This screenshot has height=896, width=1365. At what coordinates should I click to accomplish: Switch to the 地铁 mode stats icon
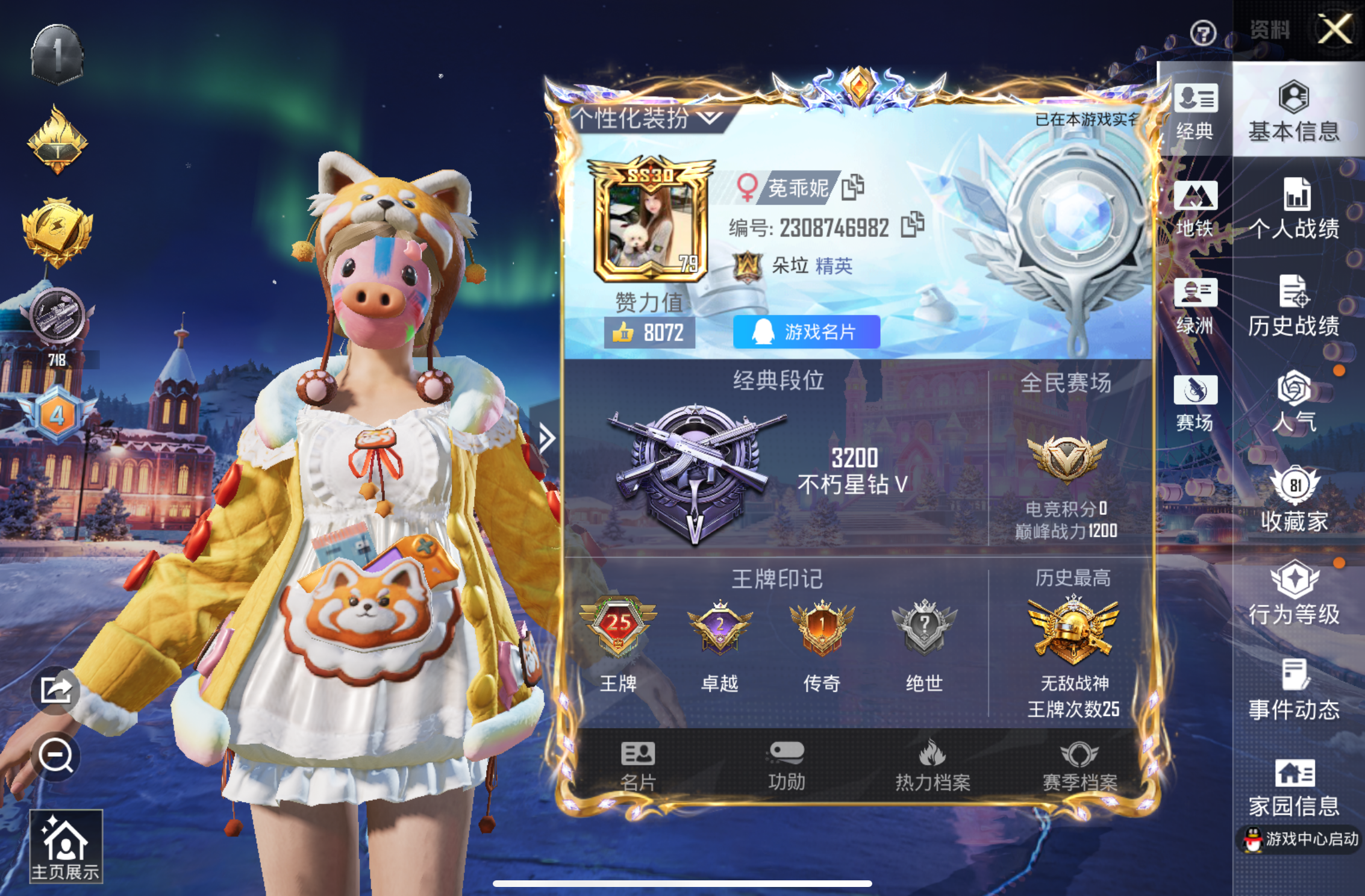[1195, 211]
